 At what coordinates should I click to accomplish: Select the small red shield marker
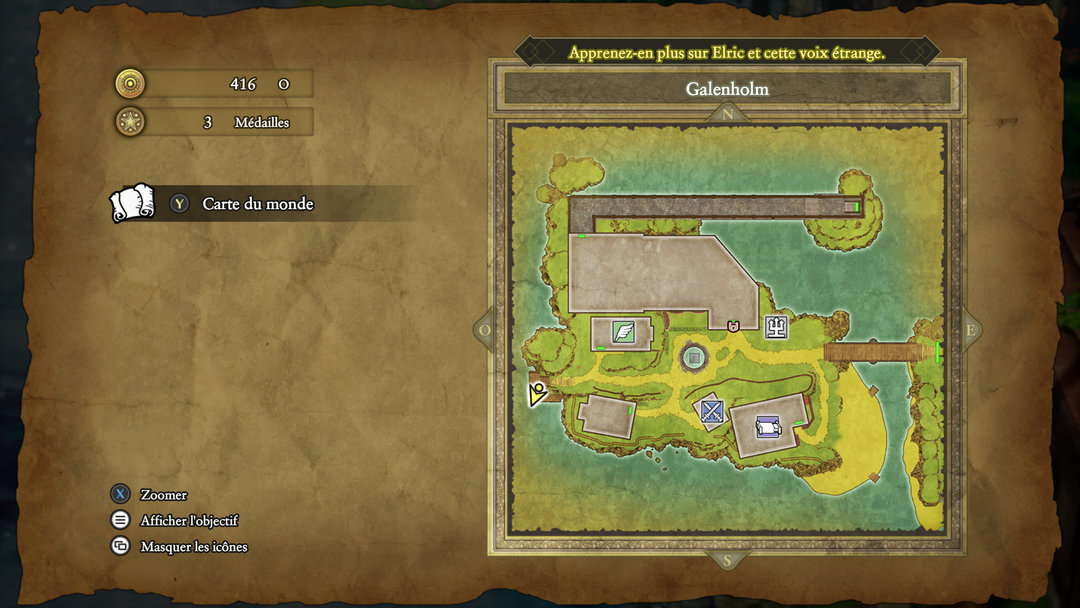[733, 326]
